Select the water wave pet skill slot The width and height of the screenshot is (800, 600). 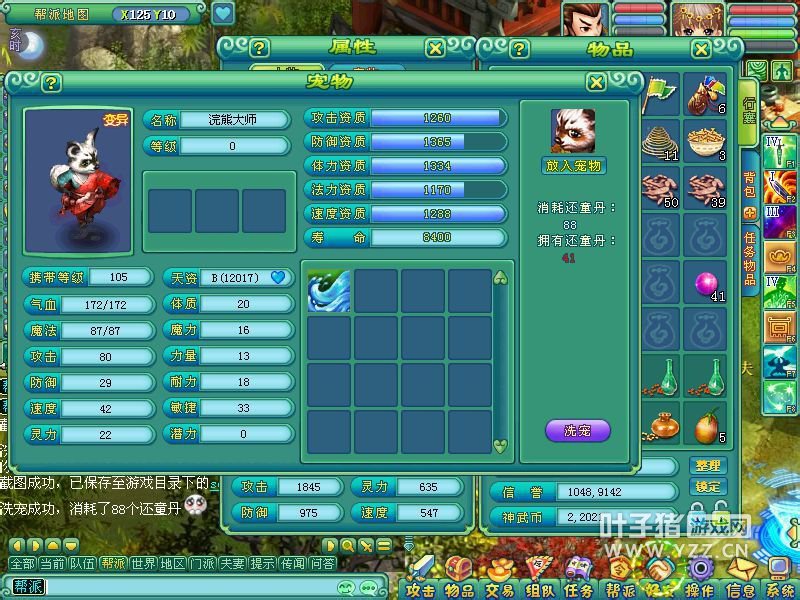coord(329,290)
